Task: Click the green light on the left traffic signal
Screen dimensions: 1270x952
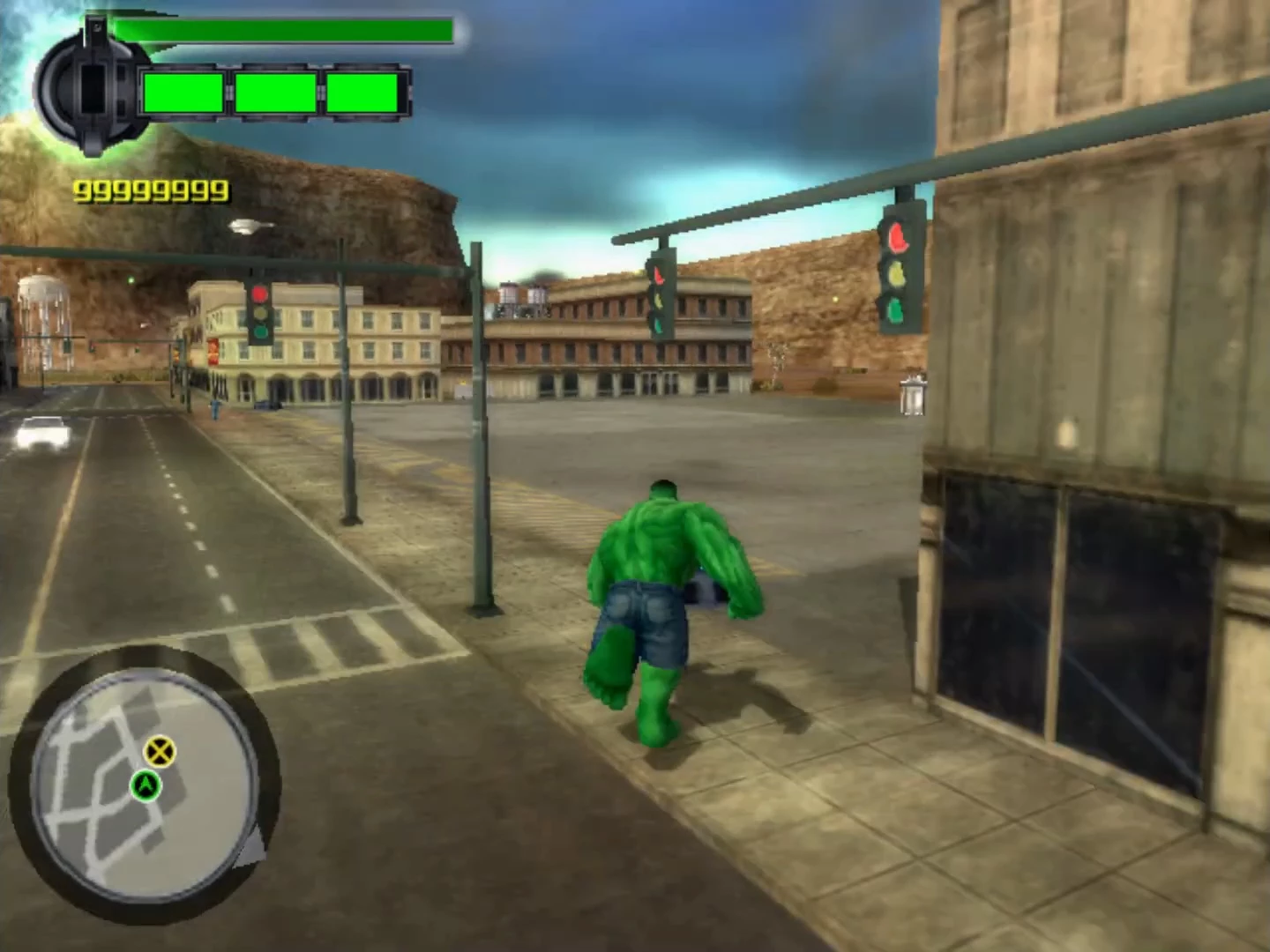Action: [x=260, y=331]
